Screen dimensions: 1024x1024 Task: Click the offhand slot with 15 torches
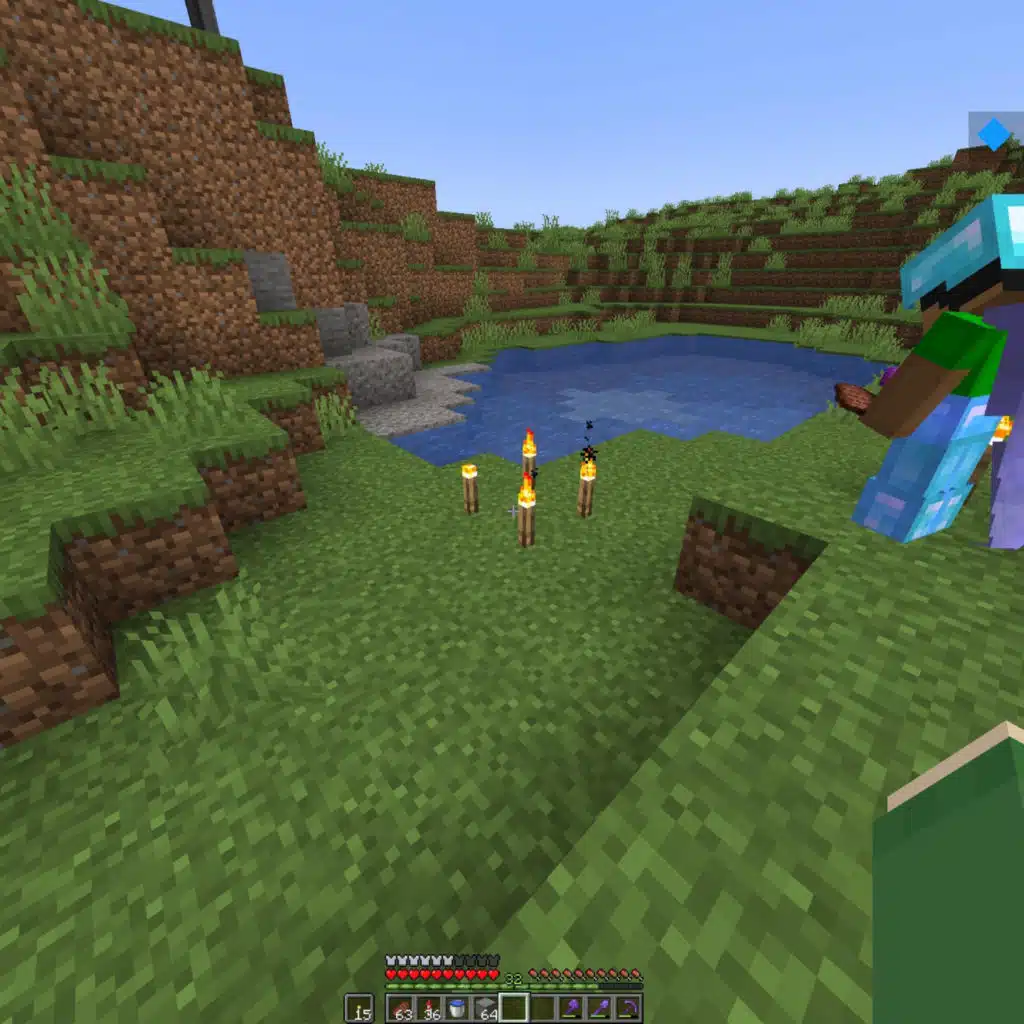coord(359,1008)
